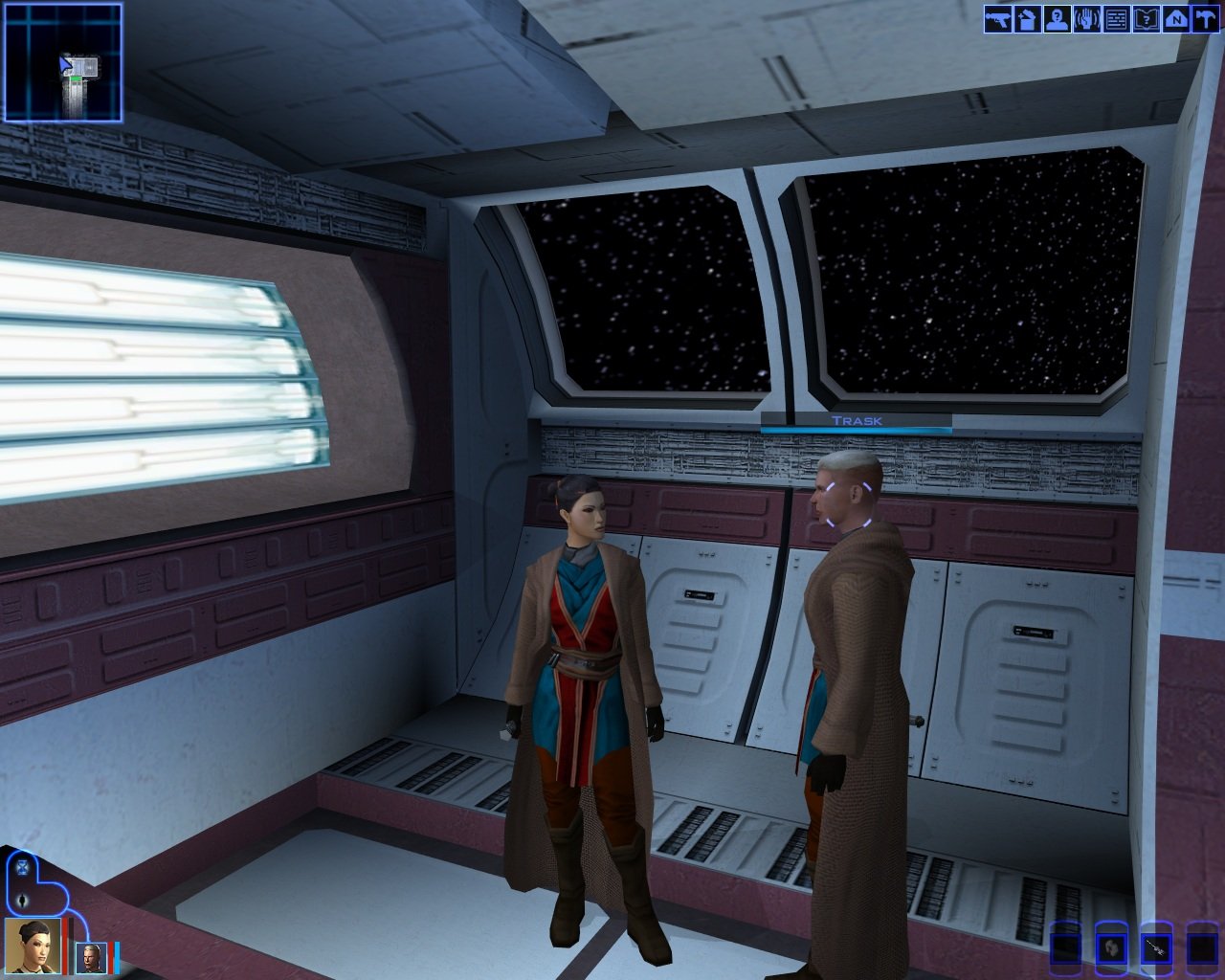Use the syringe item quick slot
Image resolution: width=1225 pixels, height=980 pixels.
pos(1156,948)
